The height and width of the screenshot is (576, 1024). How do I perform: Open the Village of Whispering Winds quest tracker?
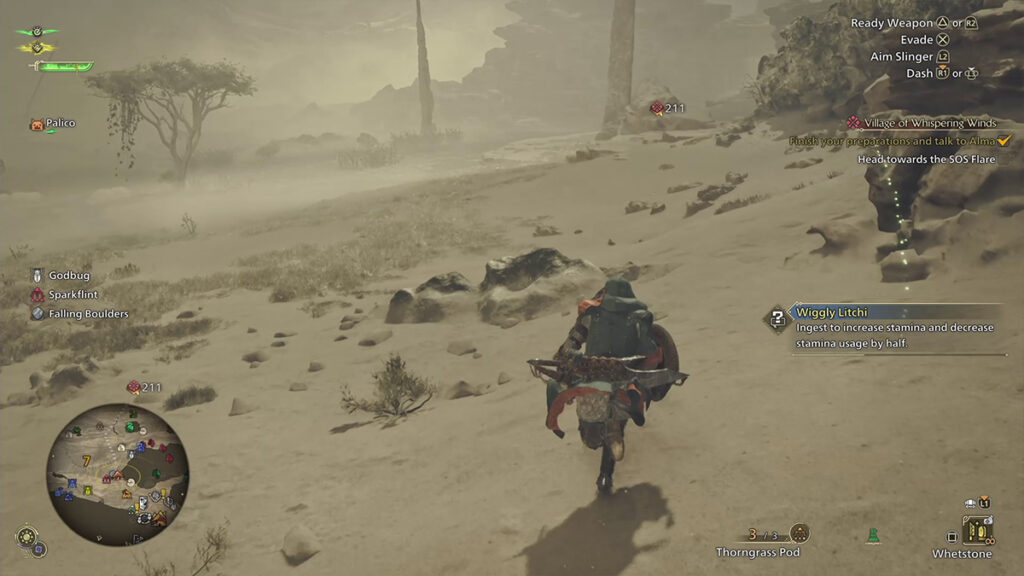tap(928, 122)
